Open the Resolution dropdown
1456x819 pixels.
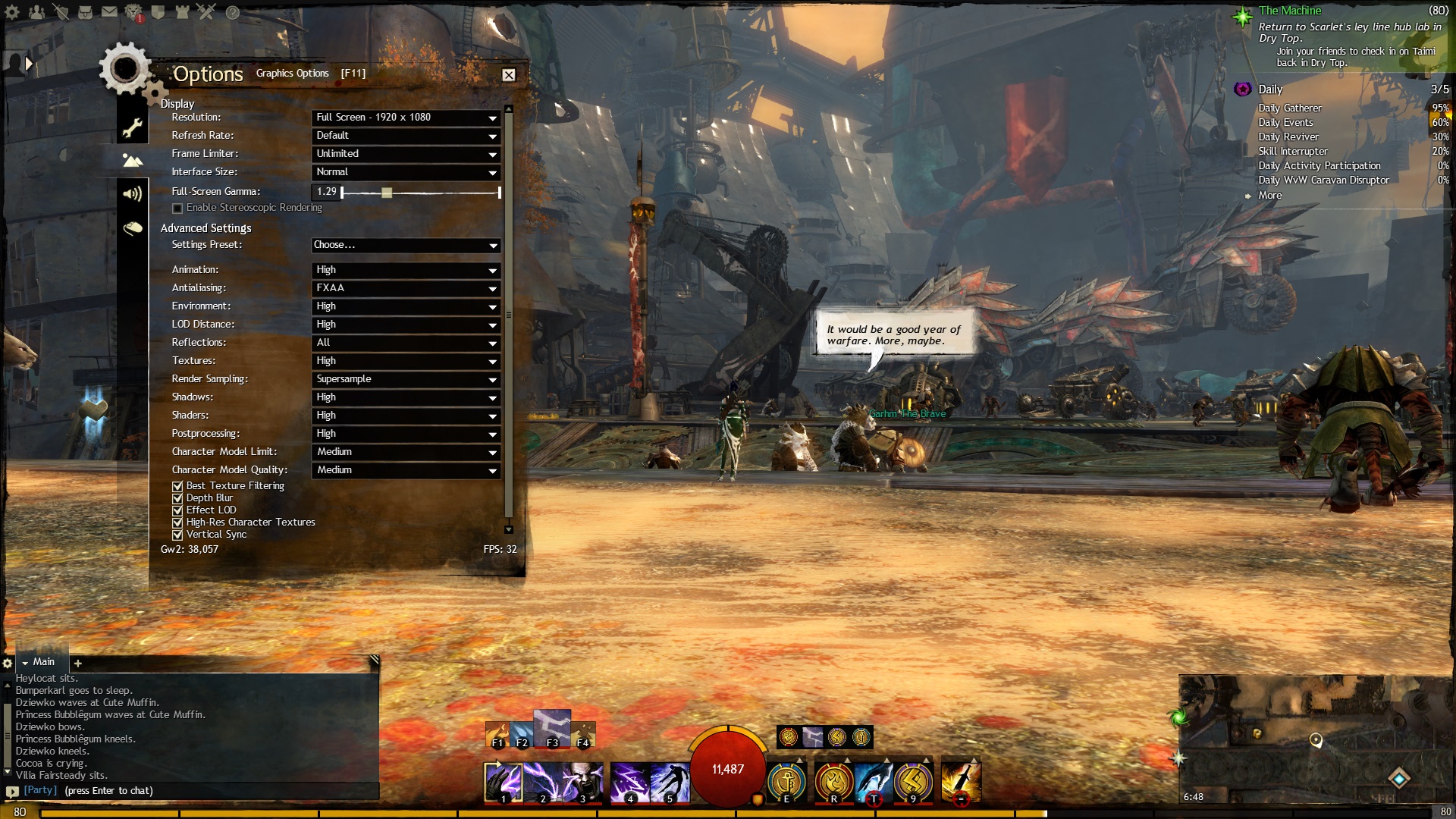[406, 118]
